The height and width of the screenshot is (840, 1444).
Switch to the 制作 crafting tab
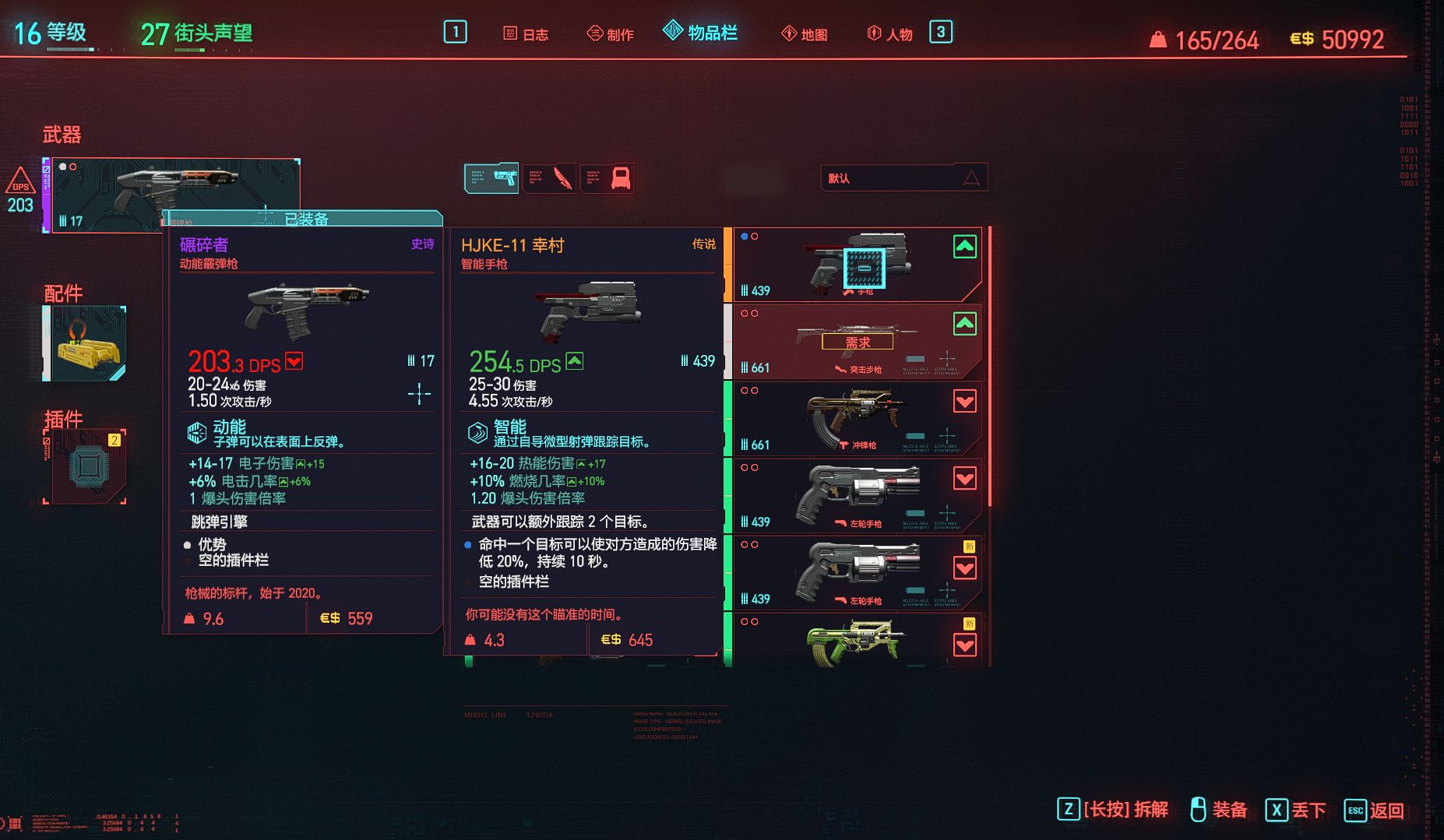coord(611,34)
